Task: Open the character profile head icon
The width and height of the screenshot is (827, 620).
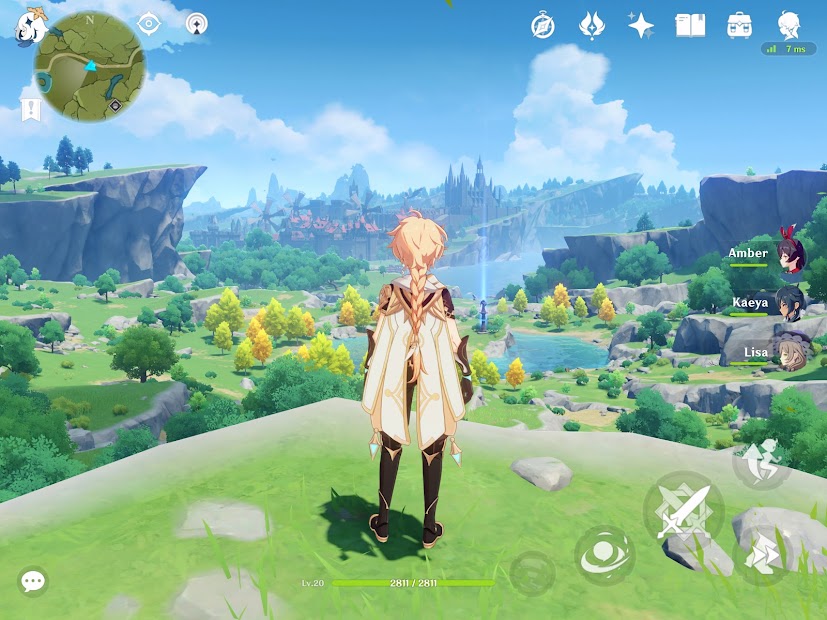Action: coord(789,24)
